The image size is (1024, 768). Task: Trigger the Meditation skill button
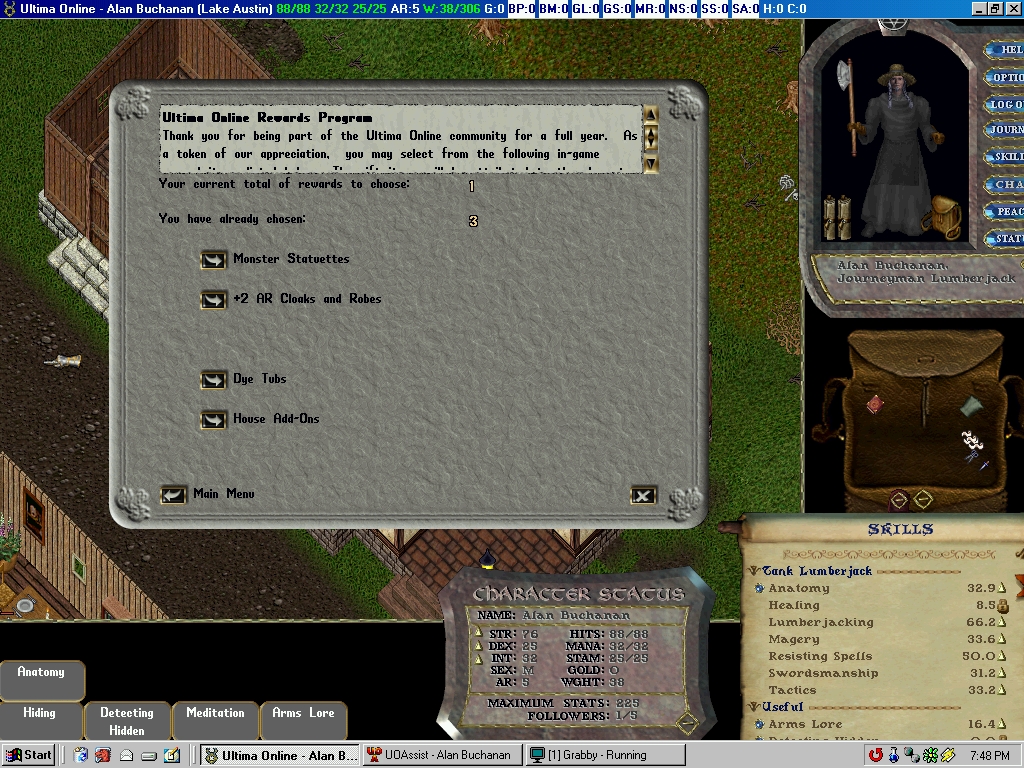pyautogui.click(x=215, y=713)
